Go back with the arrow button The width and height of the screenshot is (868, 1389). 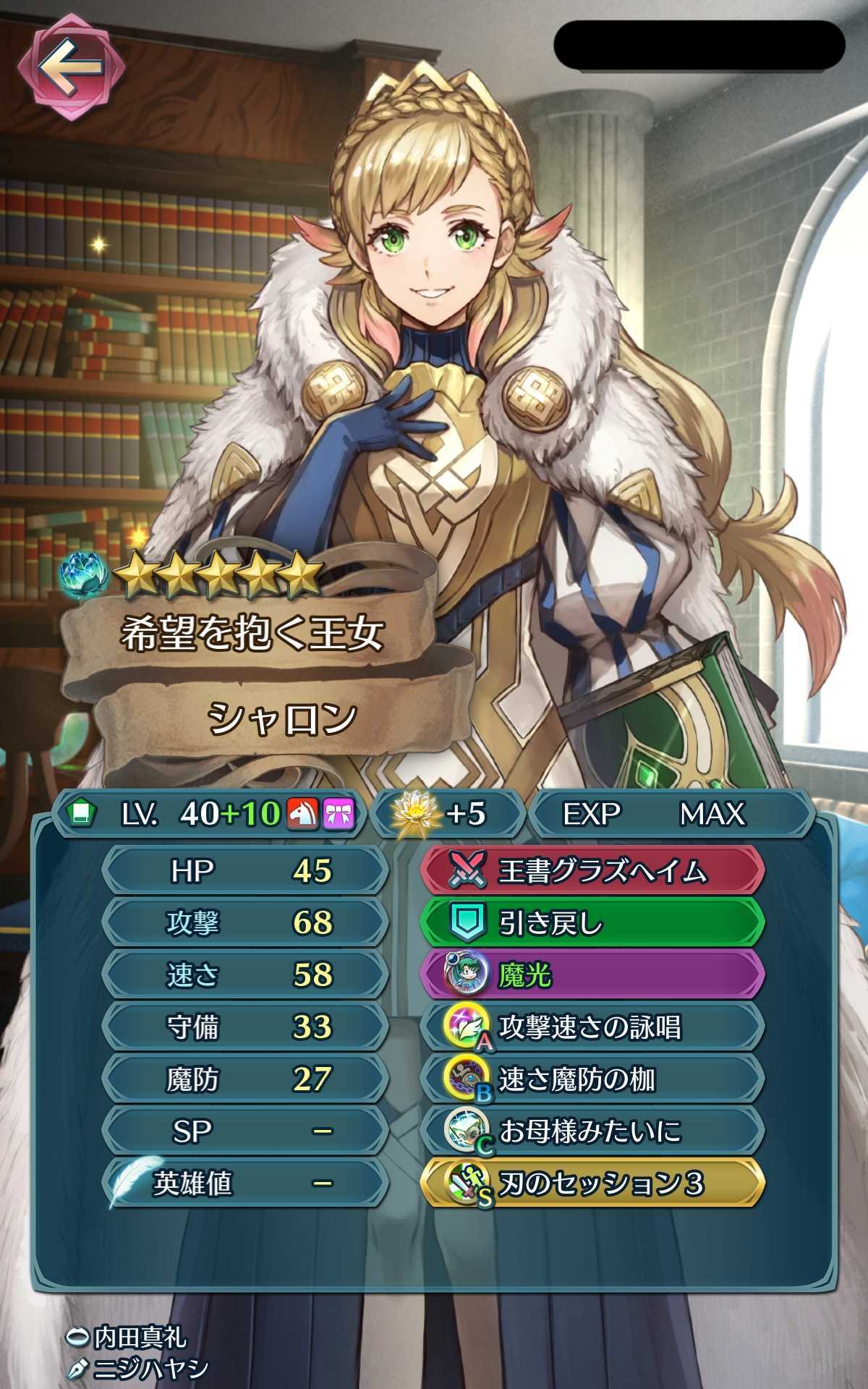pos(70,68)
